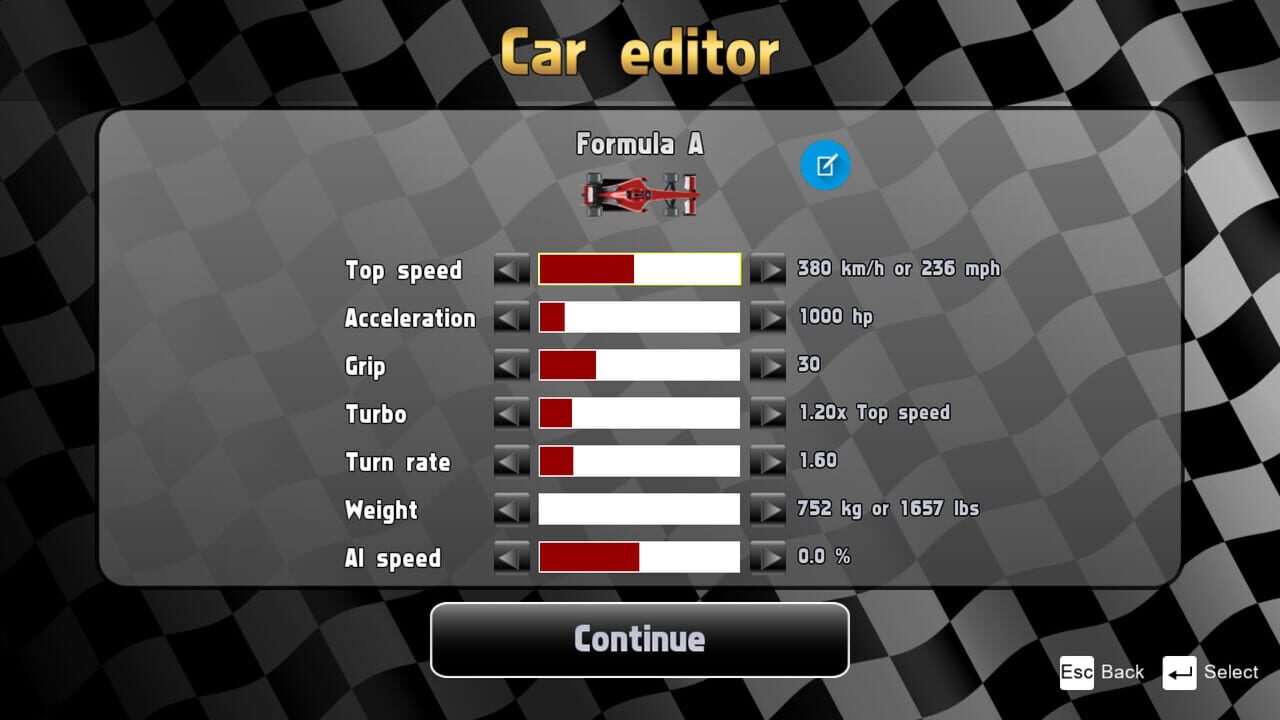1280x720 pixels.
Task: Click the Turbo value bar
Action: [x=639, y=413]
